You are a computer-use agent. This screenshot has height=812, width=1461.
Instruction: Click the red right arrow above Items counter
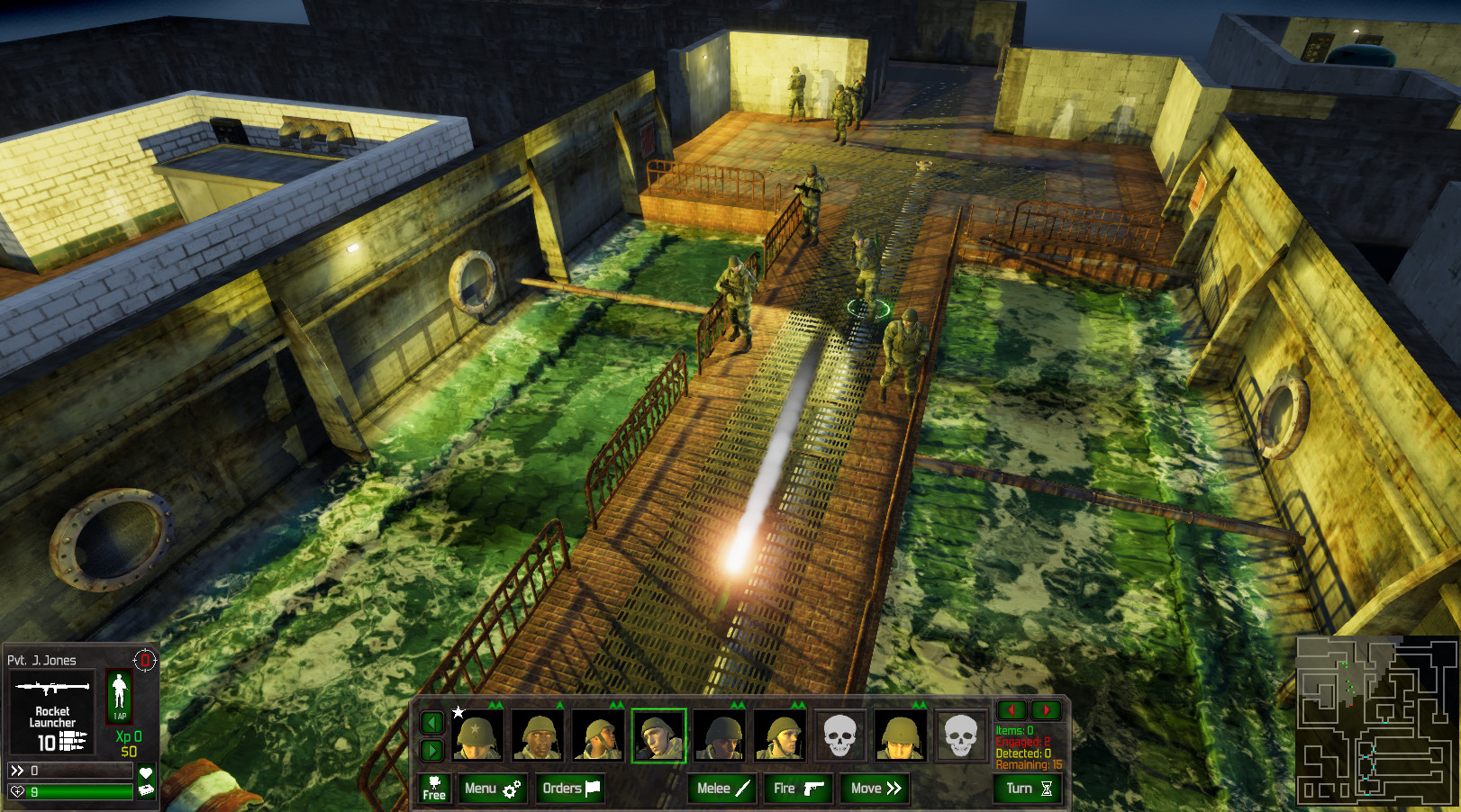1046,710
